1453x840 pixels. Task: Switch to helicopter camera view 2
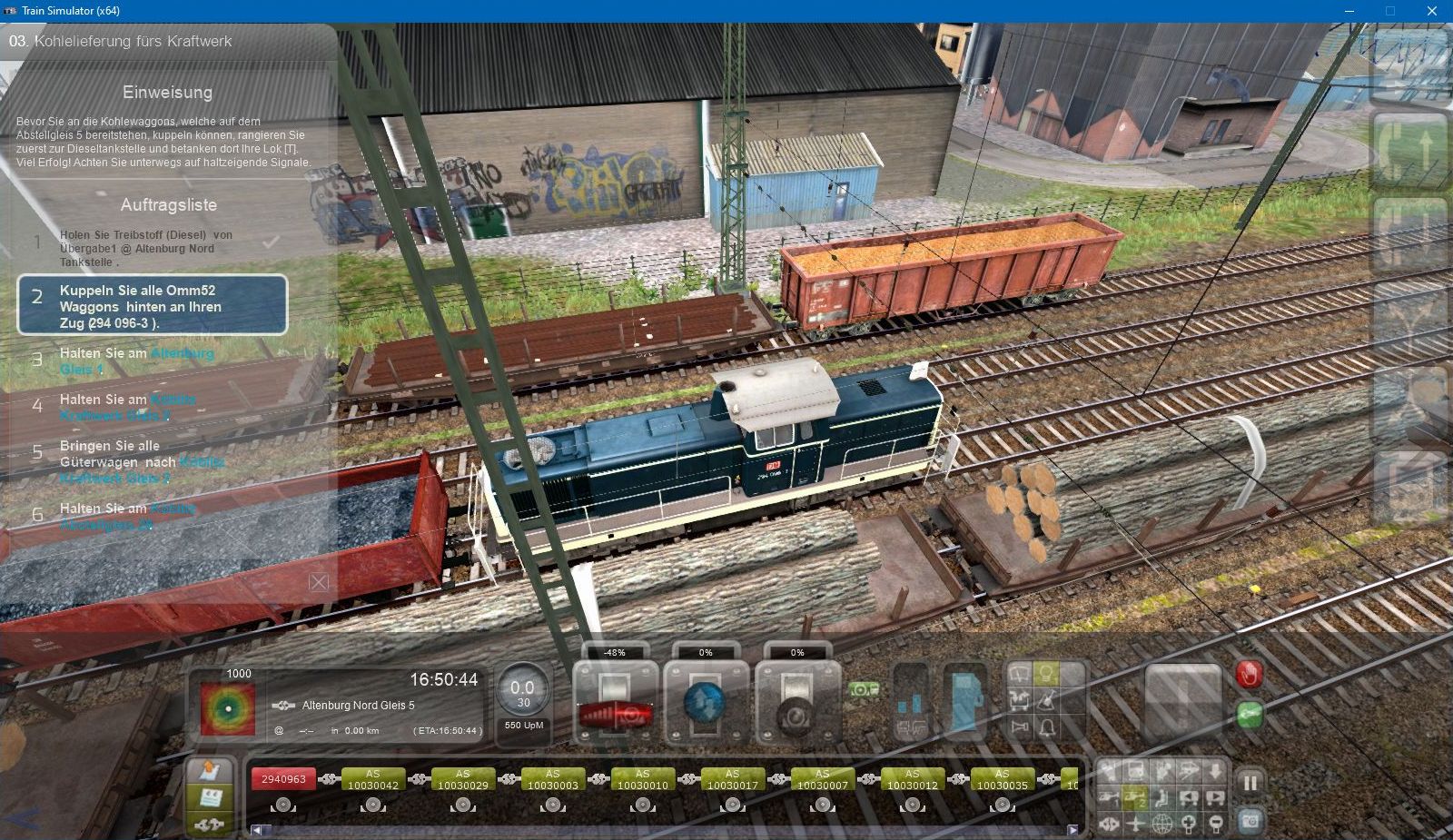click(1135, 799)
